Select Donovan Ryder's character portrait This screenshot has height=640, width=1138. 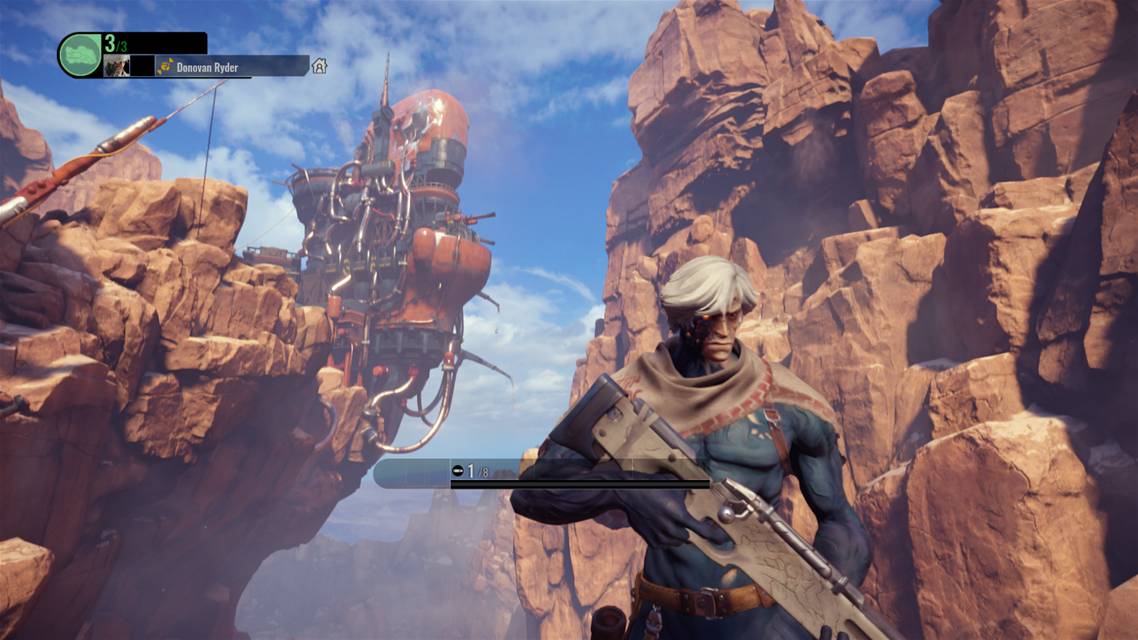pos(117,66)
